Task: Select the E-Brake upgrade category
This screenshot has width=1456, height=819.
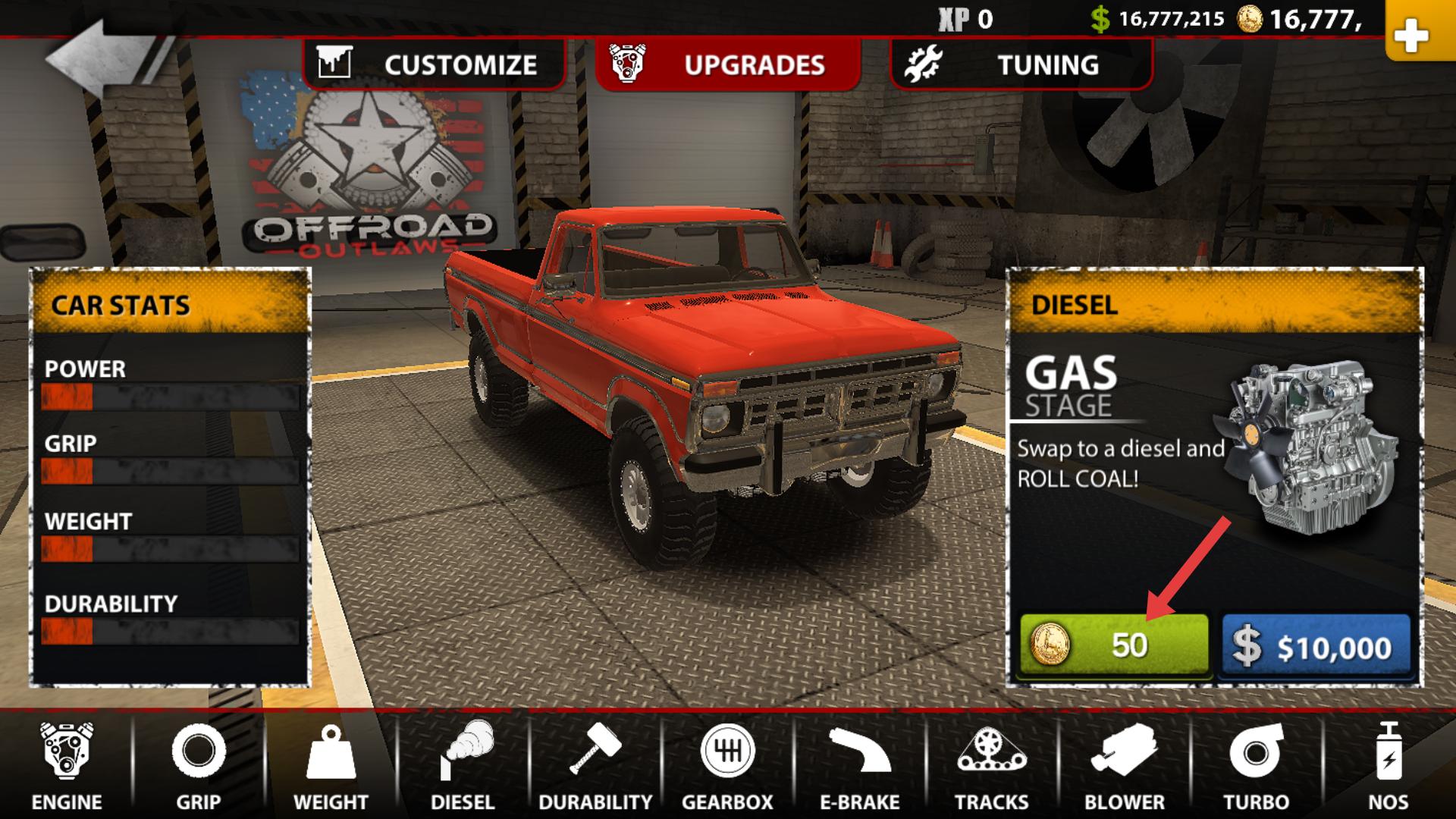Action: pyautogui.click(x=859, y=766)
